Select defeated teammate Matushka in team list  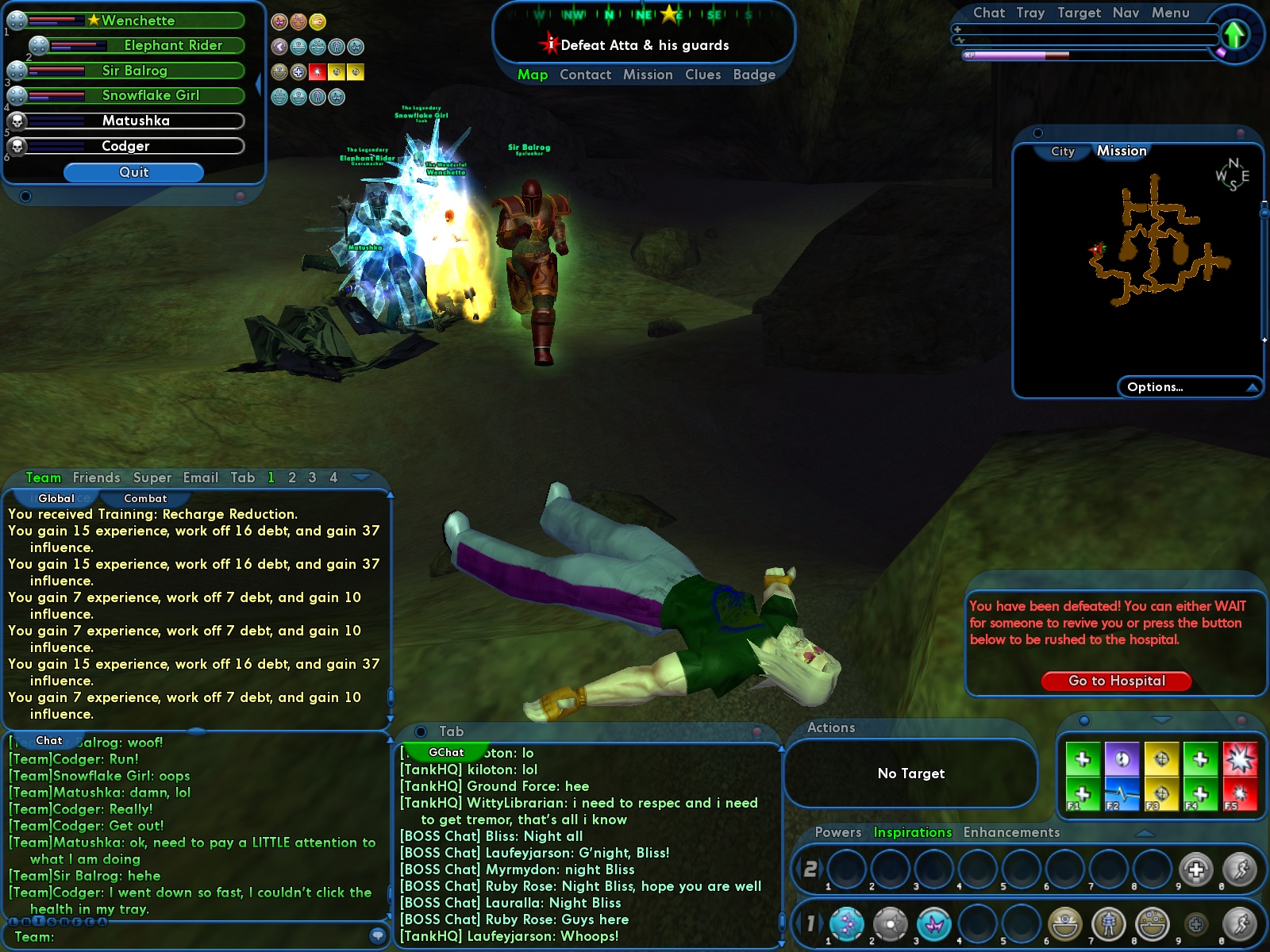point(136,121)
